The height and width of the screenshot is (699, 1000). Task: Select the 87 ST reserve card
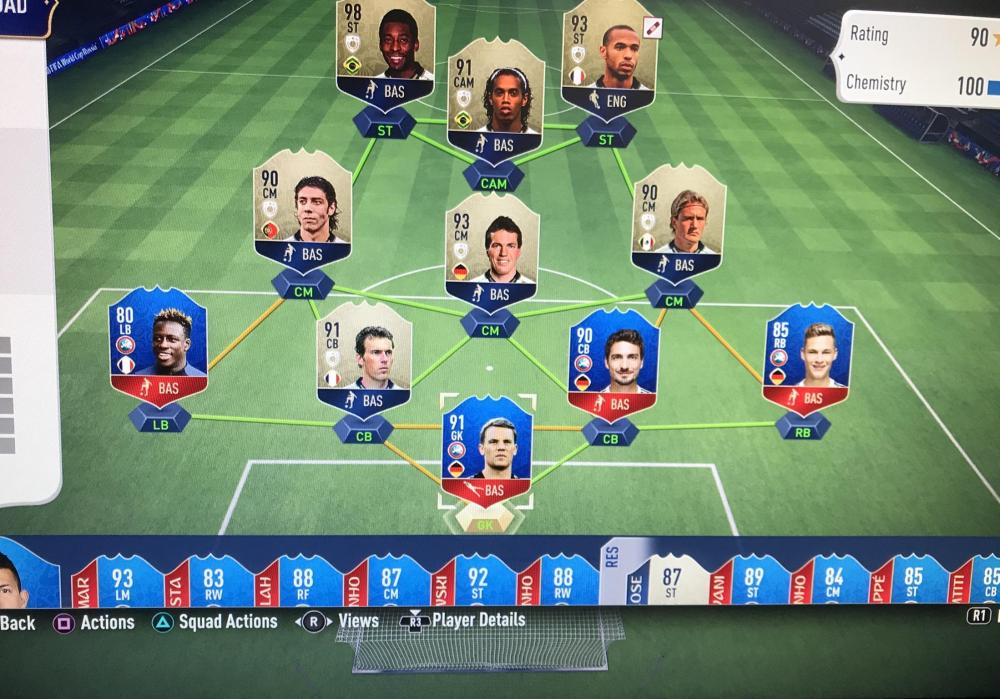click(669, 581)
